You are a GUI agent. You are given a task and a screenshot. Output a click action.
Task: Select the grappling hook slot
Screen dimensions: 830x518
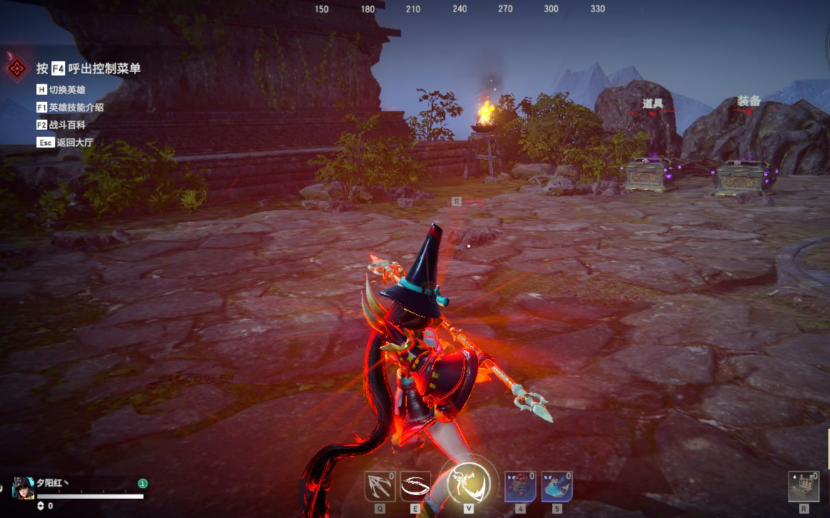[x=381, y=486]
